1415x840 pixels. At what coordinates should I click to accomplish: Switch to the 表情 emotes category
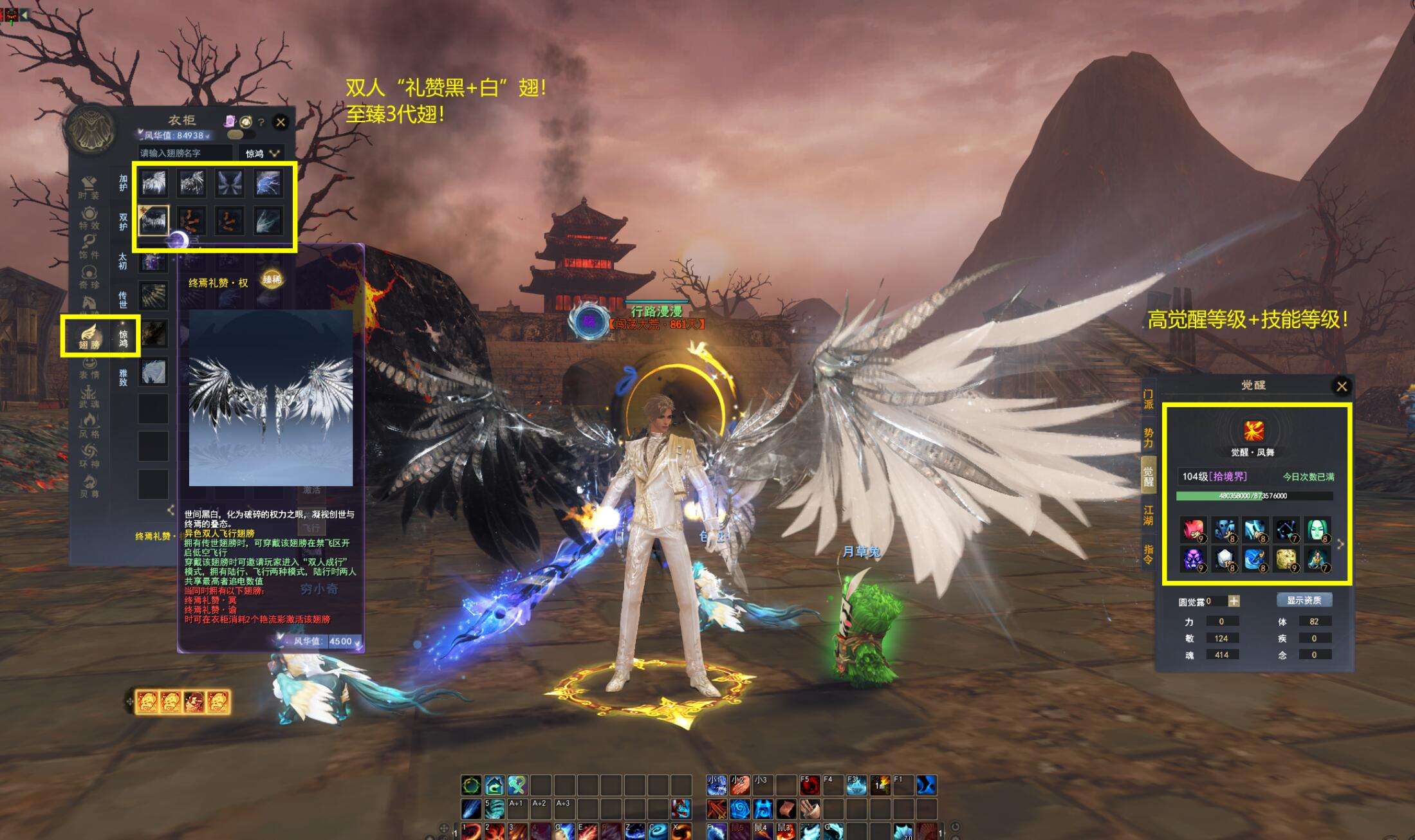point(89,368)
